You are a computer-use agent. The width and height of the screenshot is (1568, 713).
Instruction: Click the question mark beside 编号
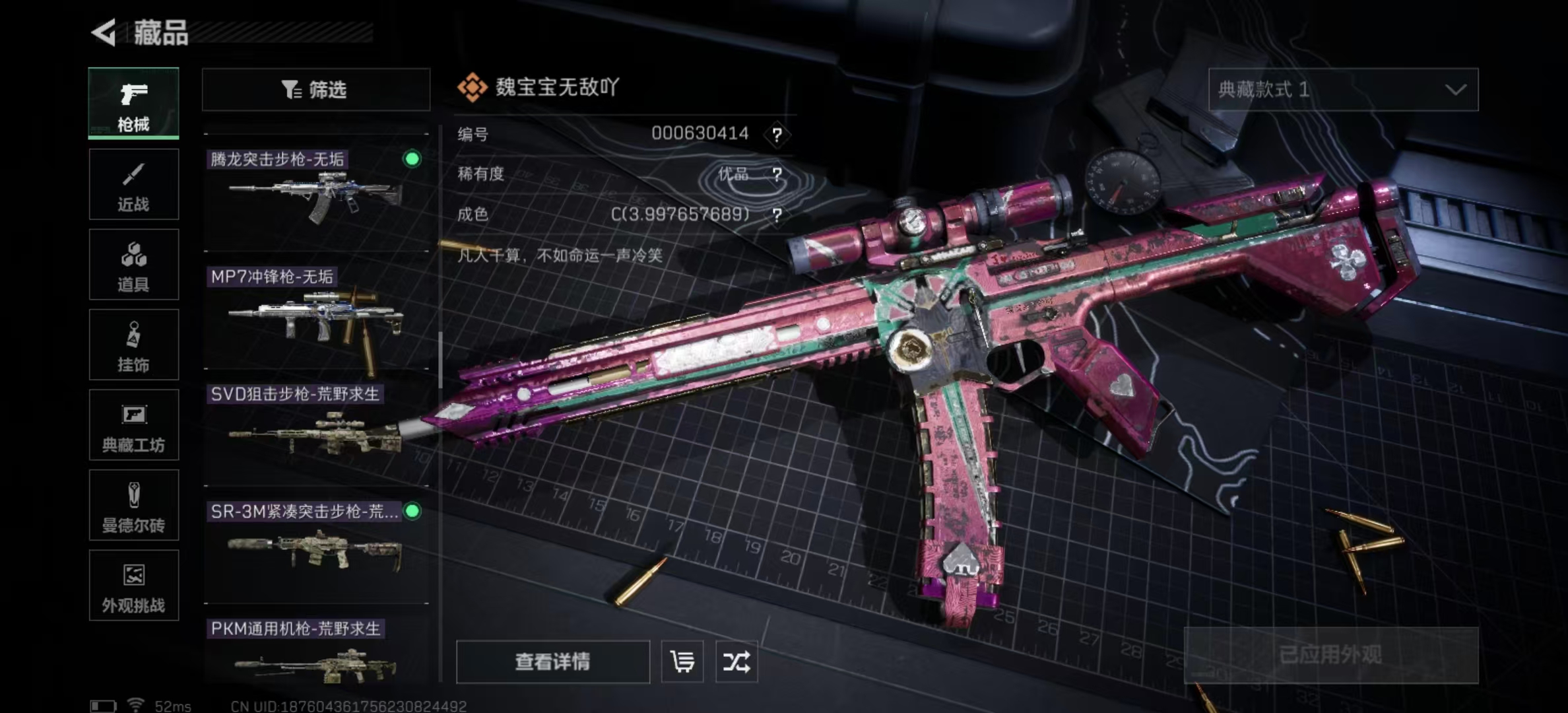click(777, 134)
